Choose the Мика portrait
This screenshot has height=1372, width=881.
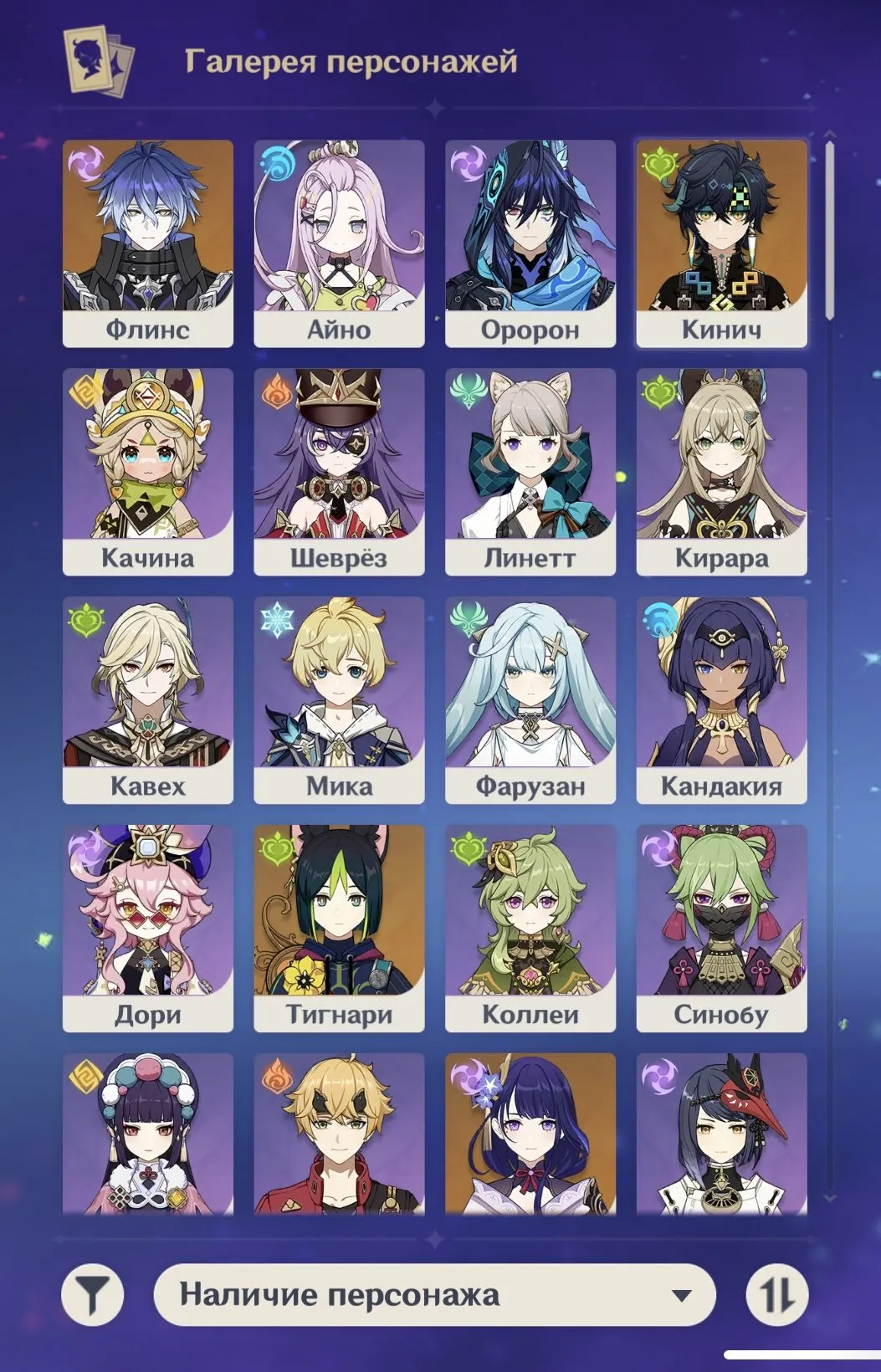click(339, 699)
